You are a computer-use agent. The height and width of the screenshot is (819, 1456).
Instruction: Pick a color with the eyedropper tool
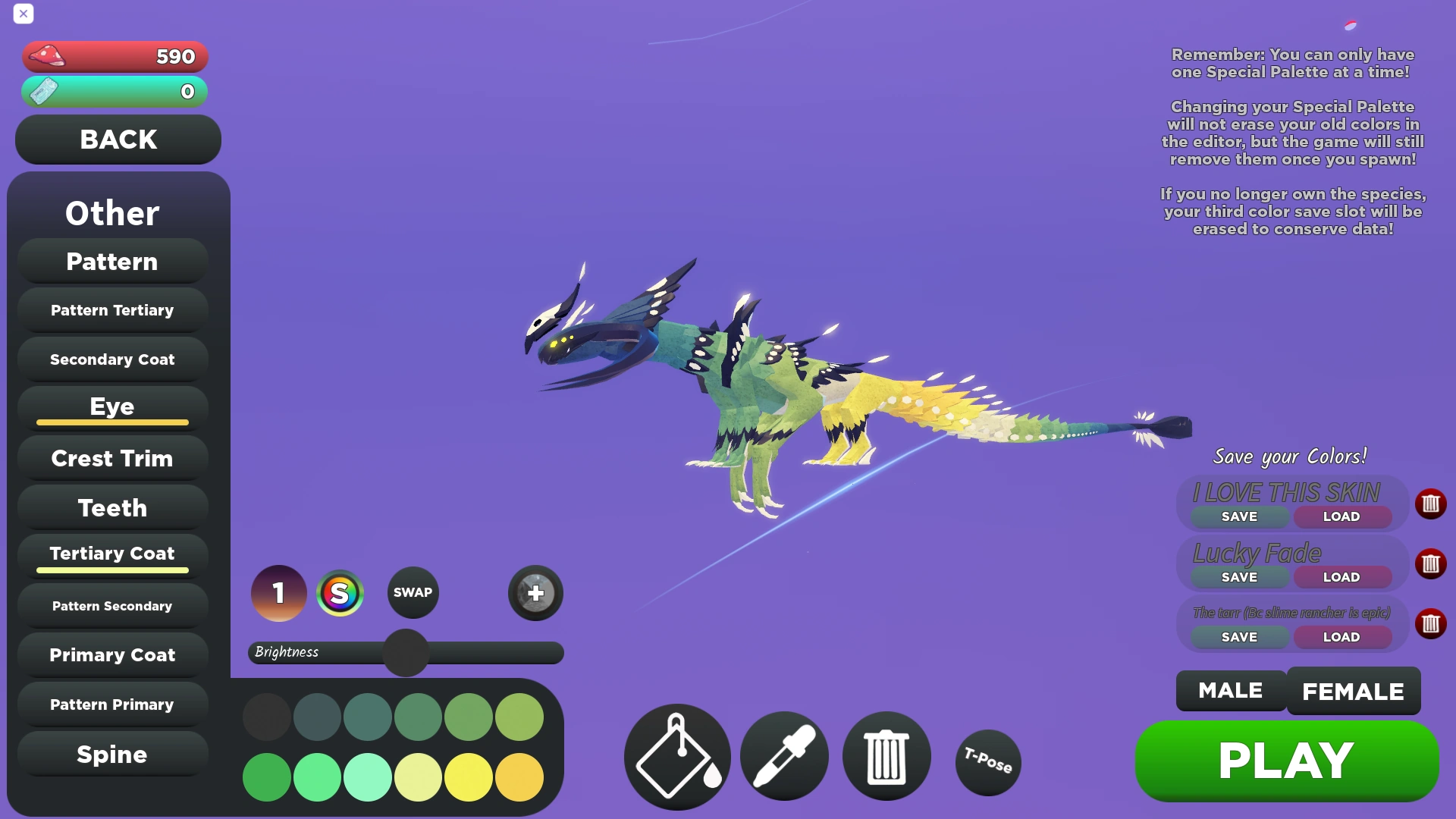click(x=783, y=756)
